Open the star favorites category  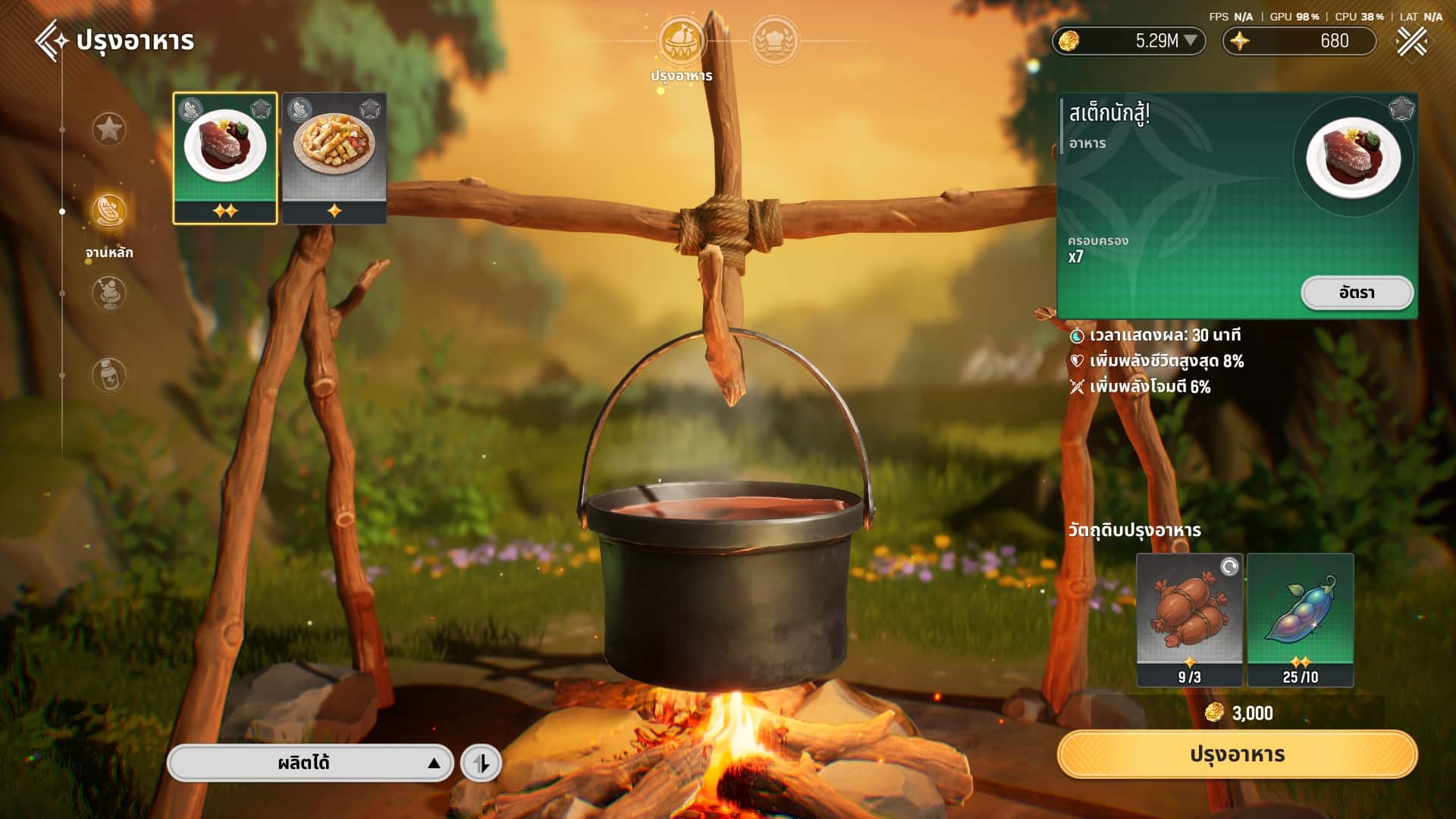pyautogui.click(x=108, y=129)
